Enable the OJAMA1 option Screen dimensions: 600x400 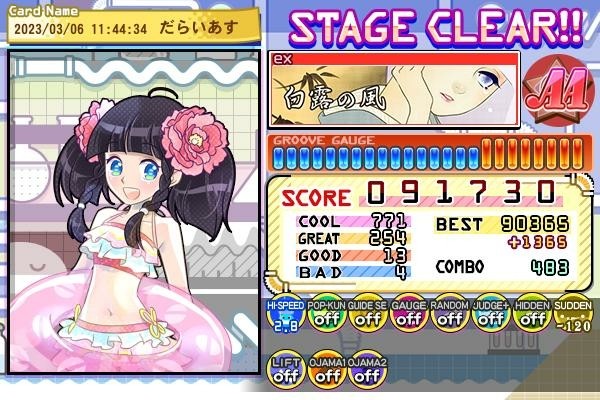[324, 371]
